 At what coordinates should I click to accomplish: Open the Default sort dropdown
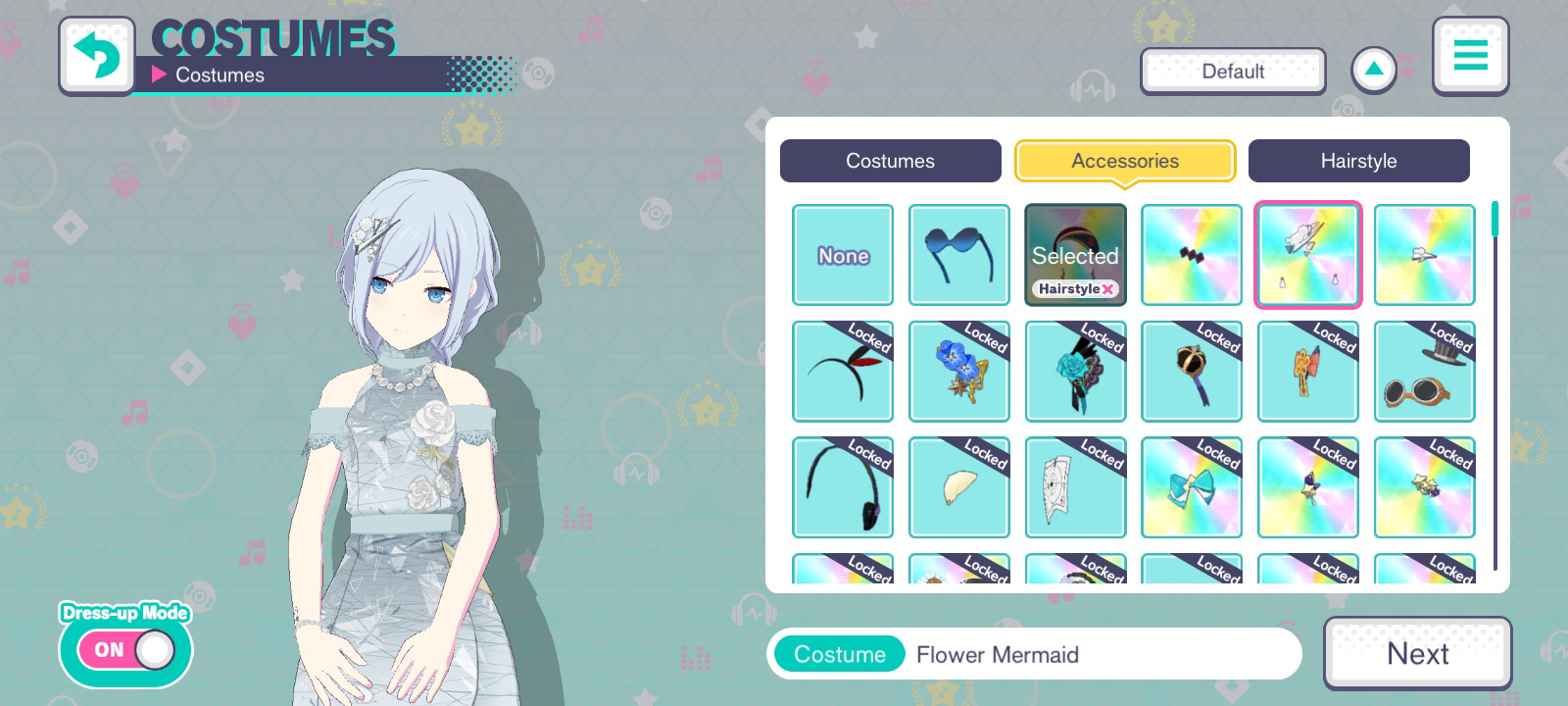coord(1232,72)
